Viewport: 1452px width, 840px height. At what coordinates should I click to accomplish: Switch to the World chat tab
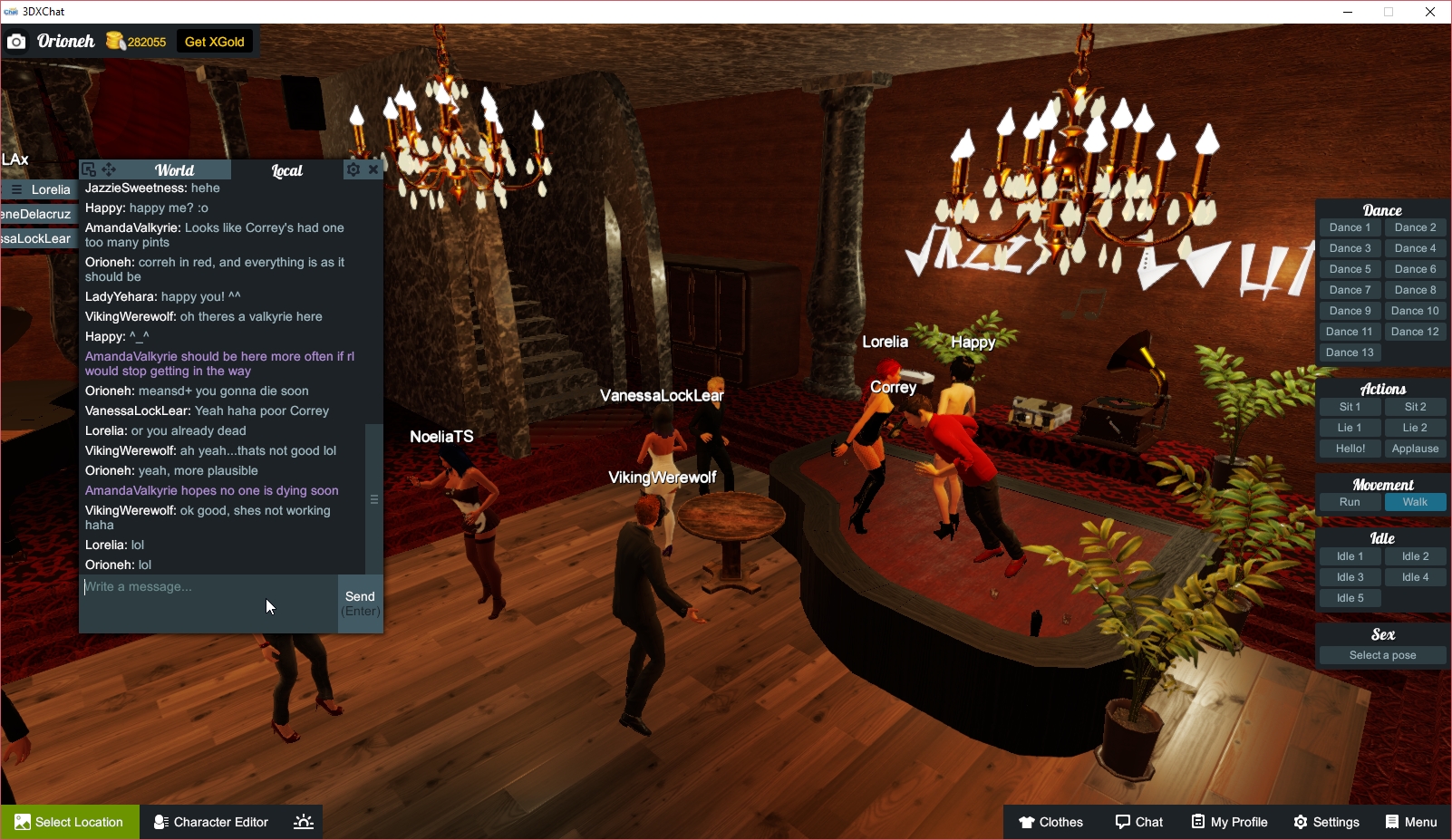coord(174,169)
